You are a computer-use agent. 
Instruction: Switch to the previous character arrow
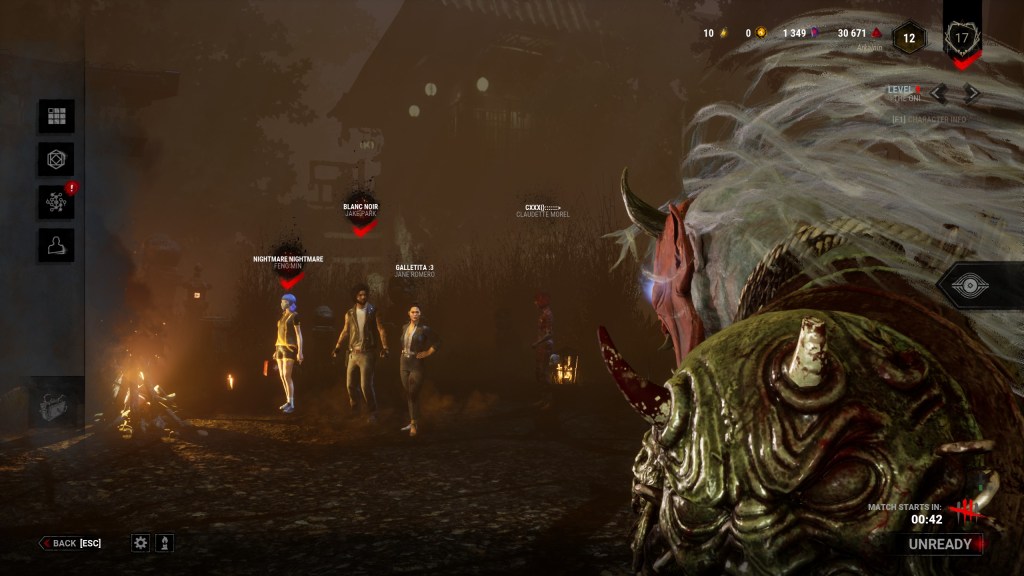938,94
